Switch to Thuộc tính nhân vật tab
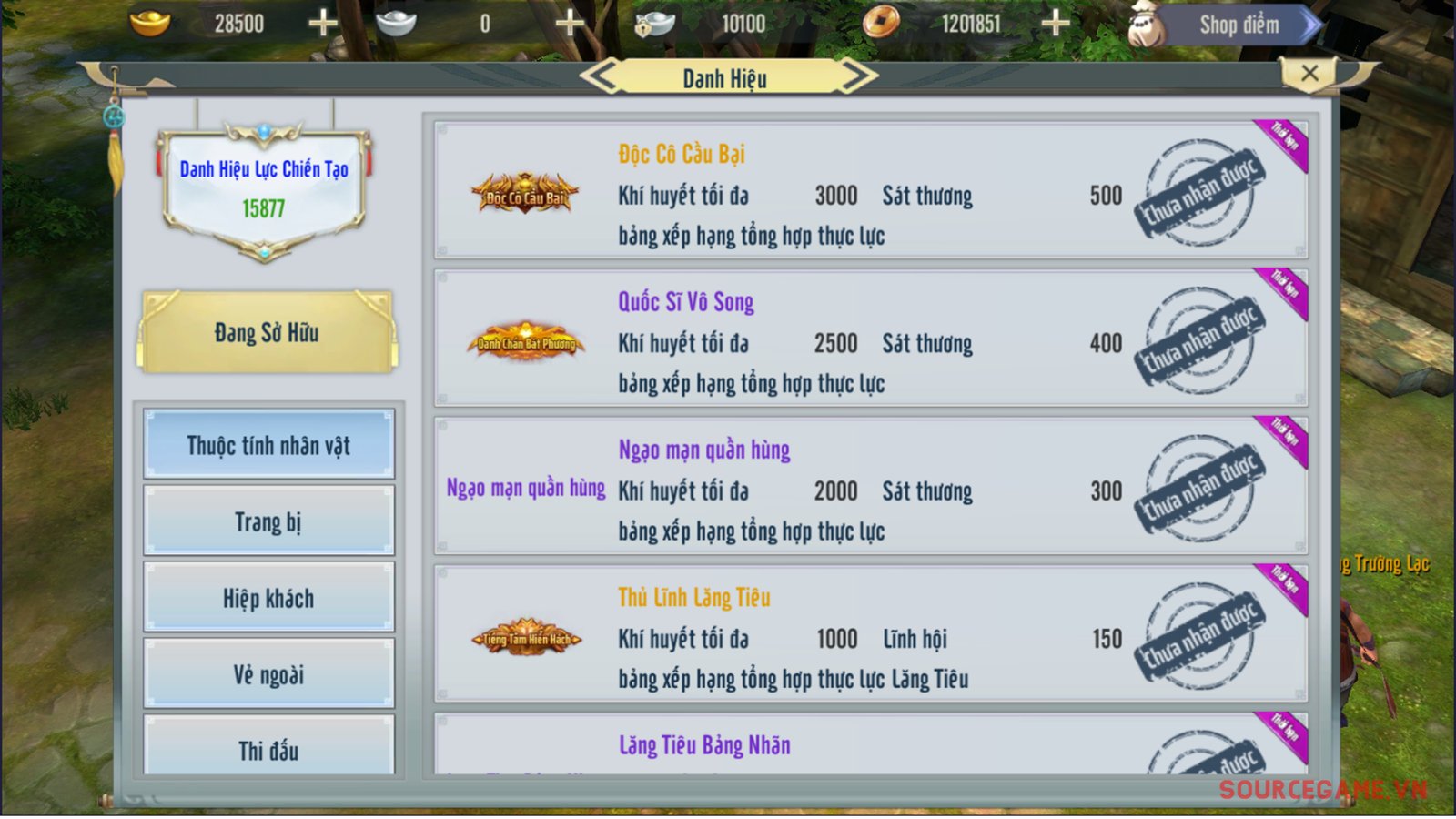 268,445
